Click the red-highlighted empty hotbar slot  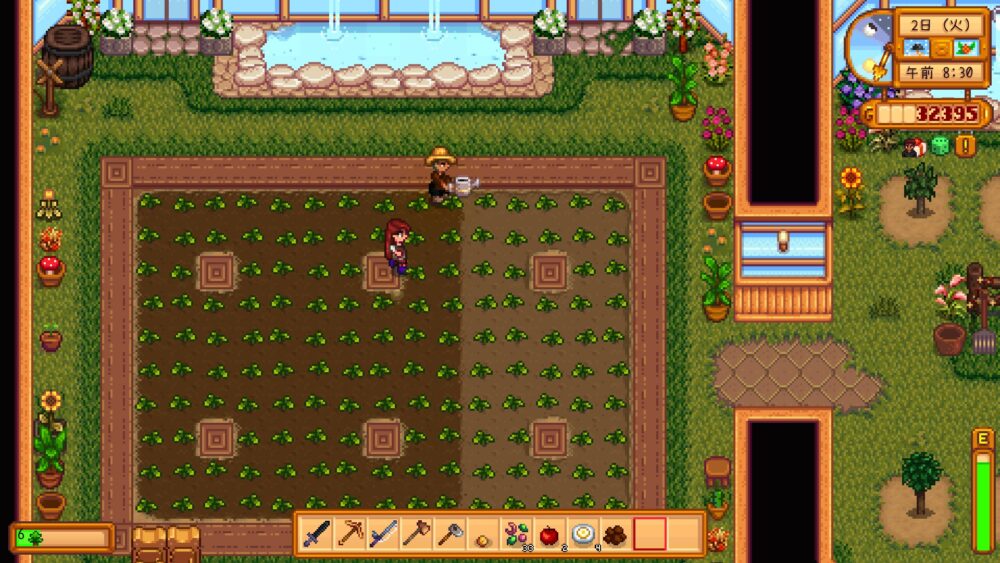649,533
